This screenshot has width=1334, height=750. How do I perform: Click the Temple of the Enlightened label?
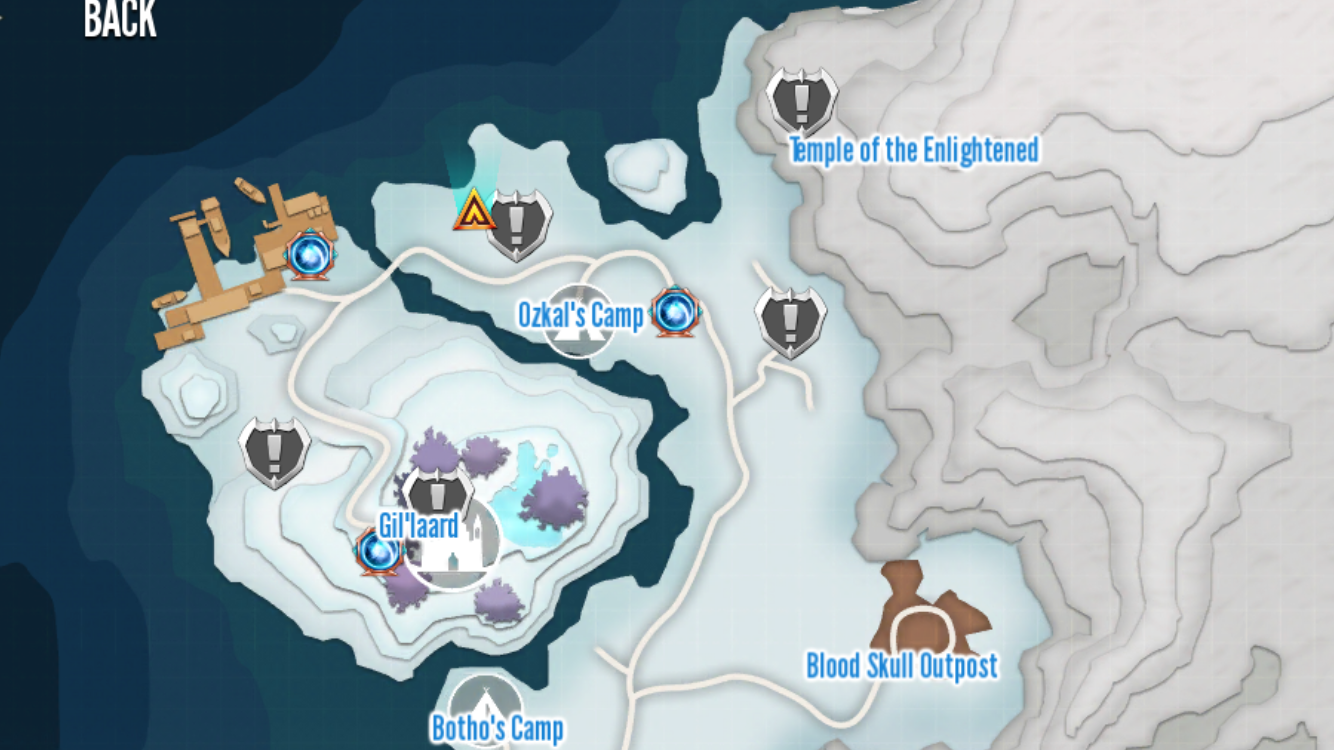(914, 151)
